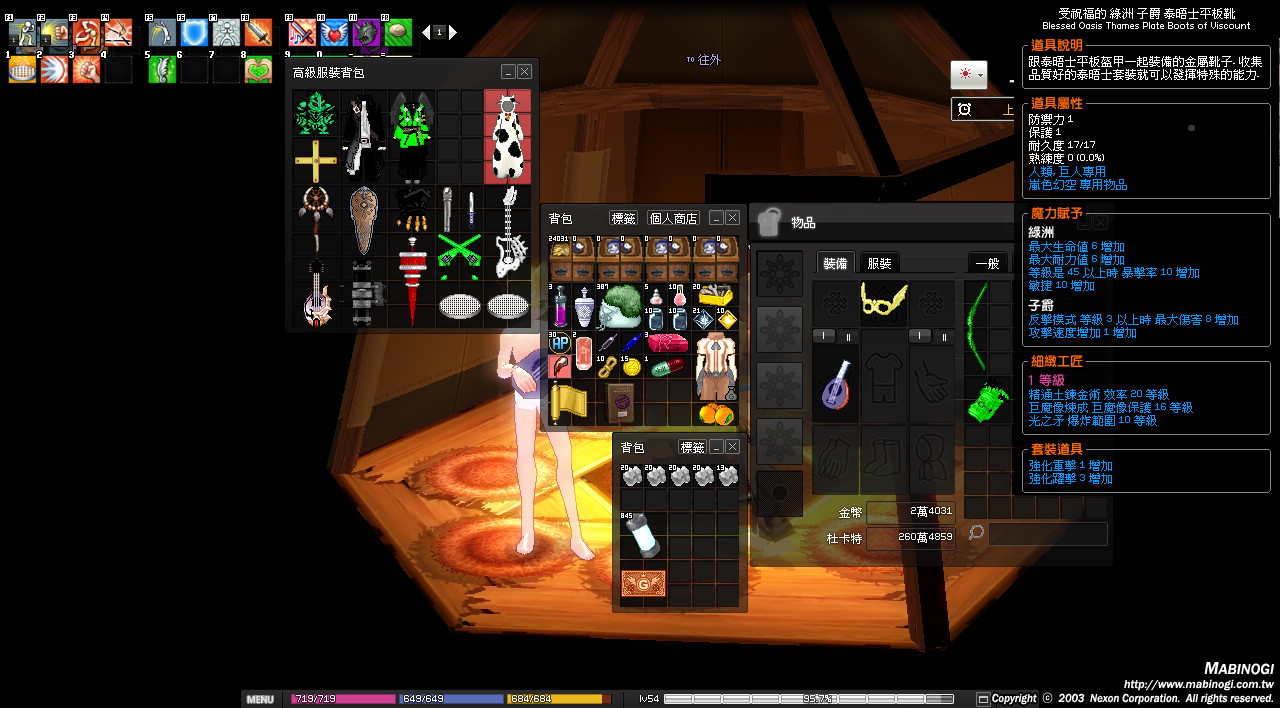Select the 裝備 equipment tab

click(835, 263)
